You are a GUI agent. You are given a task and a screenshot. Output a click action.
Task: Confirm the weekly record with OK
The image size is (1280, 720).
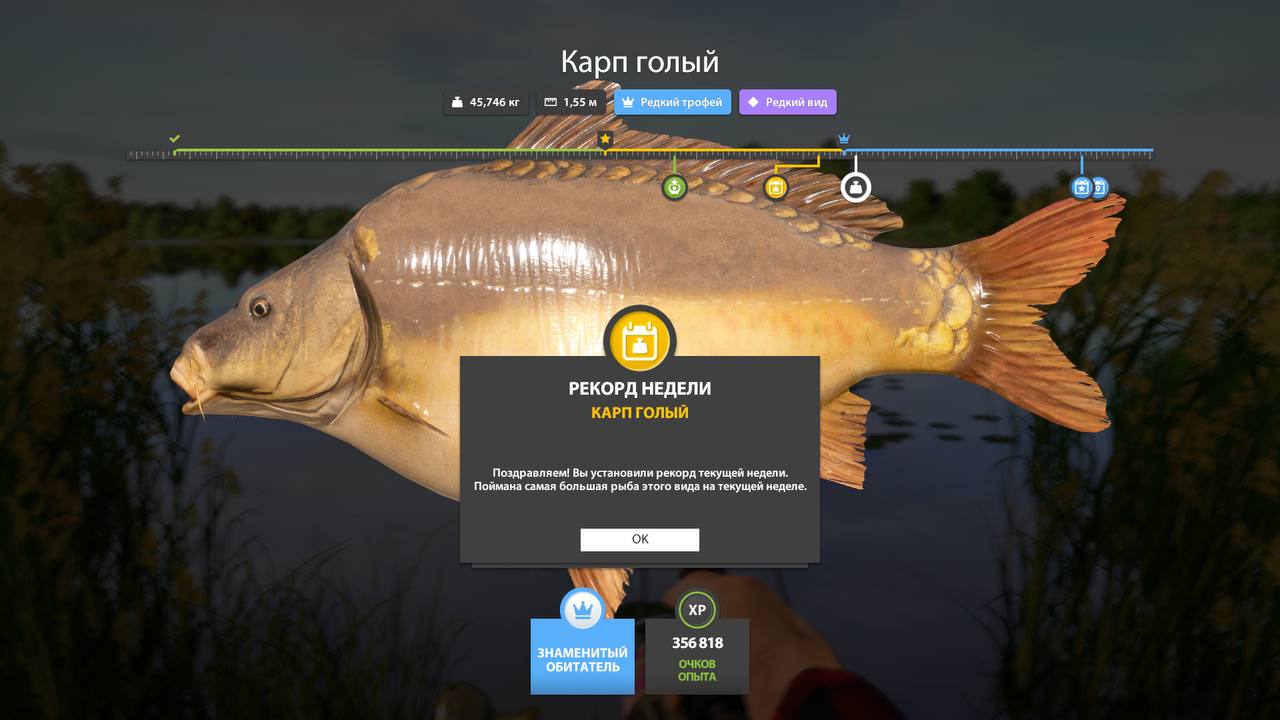(x=640, y=540)
